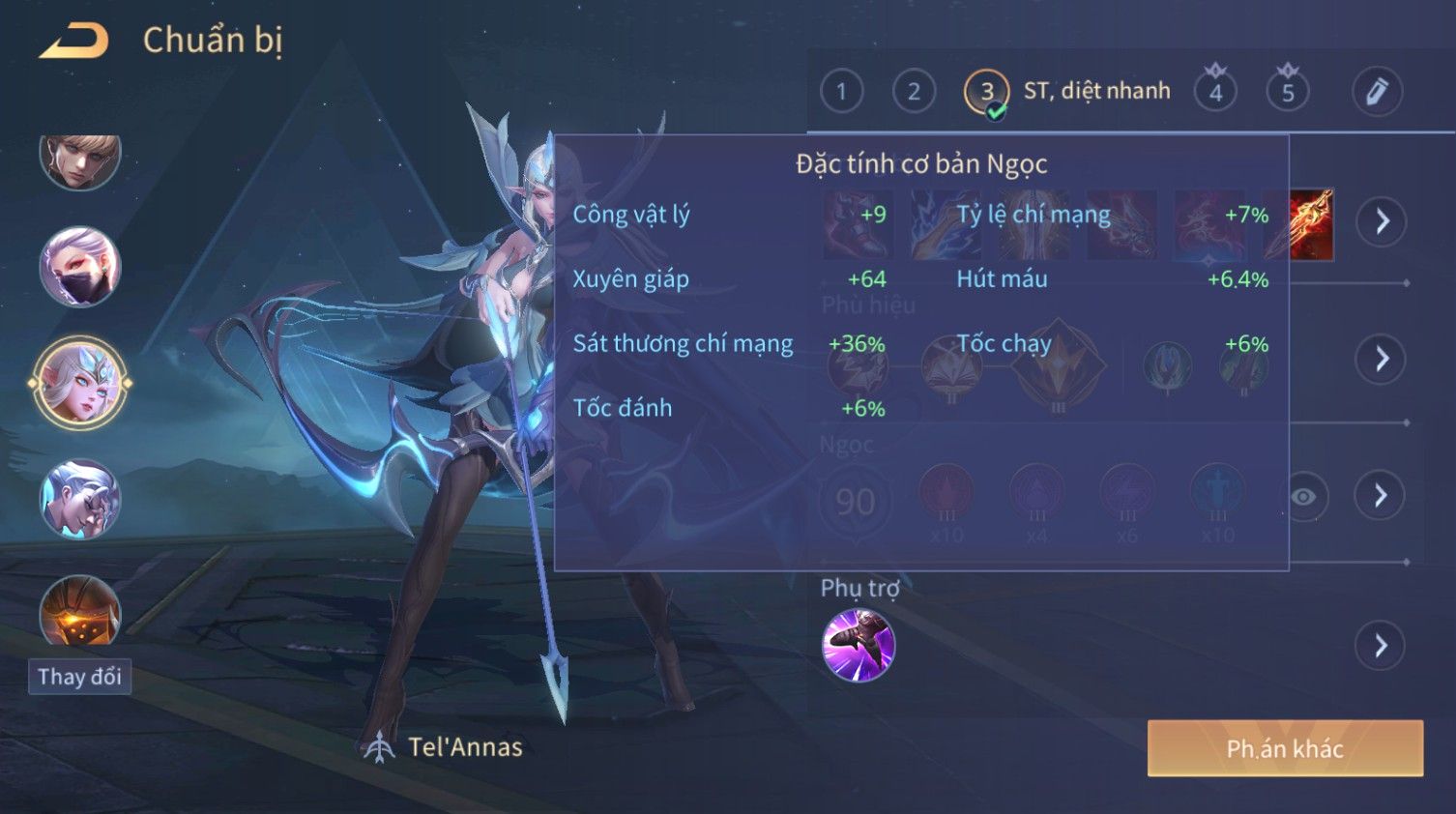Viewport: 1456px width, 814px height.
Task: Edit the preset name with the pencil icon
Action: click(1377, 92)
